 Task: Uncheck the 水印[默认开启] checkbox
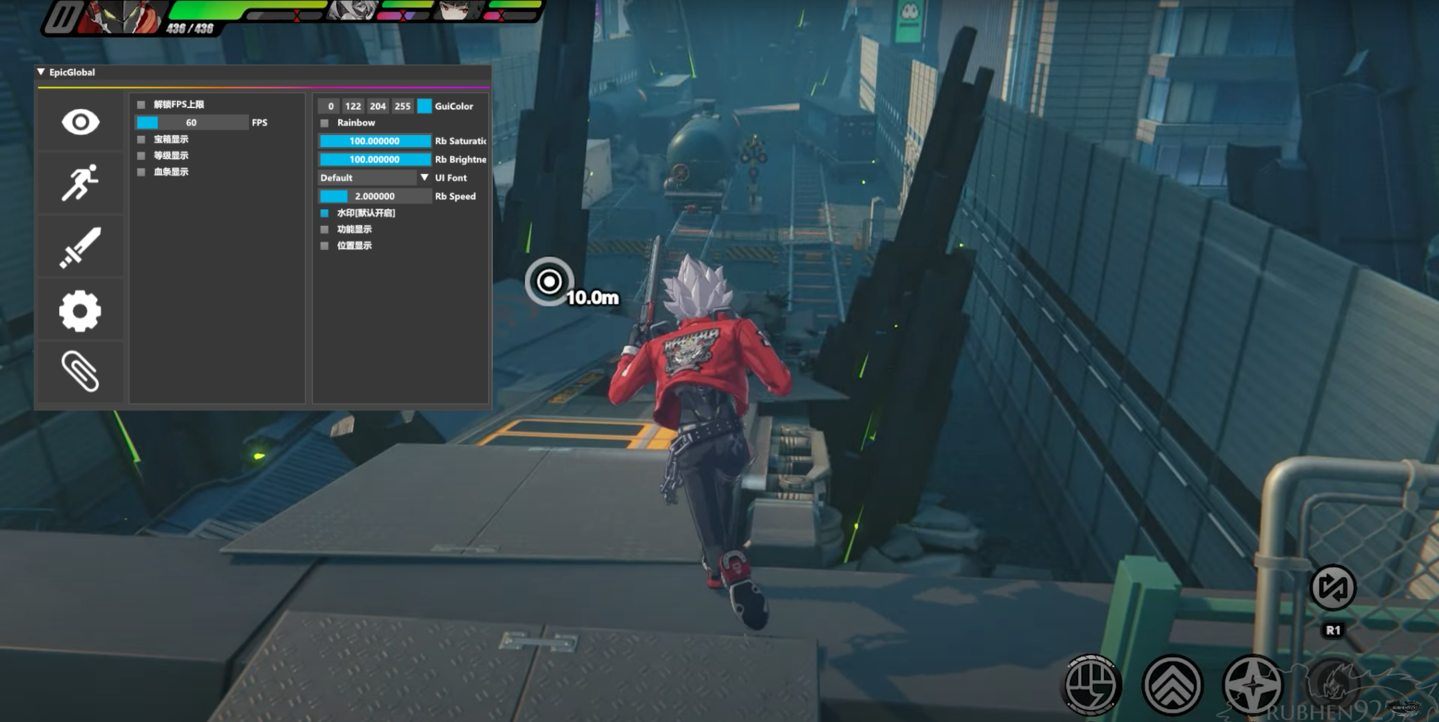(324, 213)
